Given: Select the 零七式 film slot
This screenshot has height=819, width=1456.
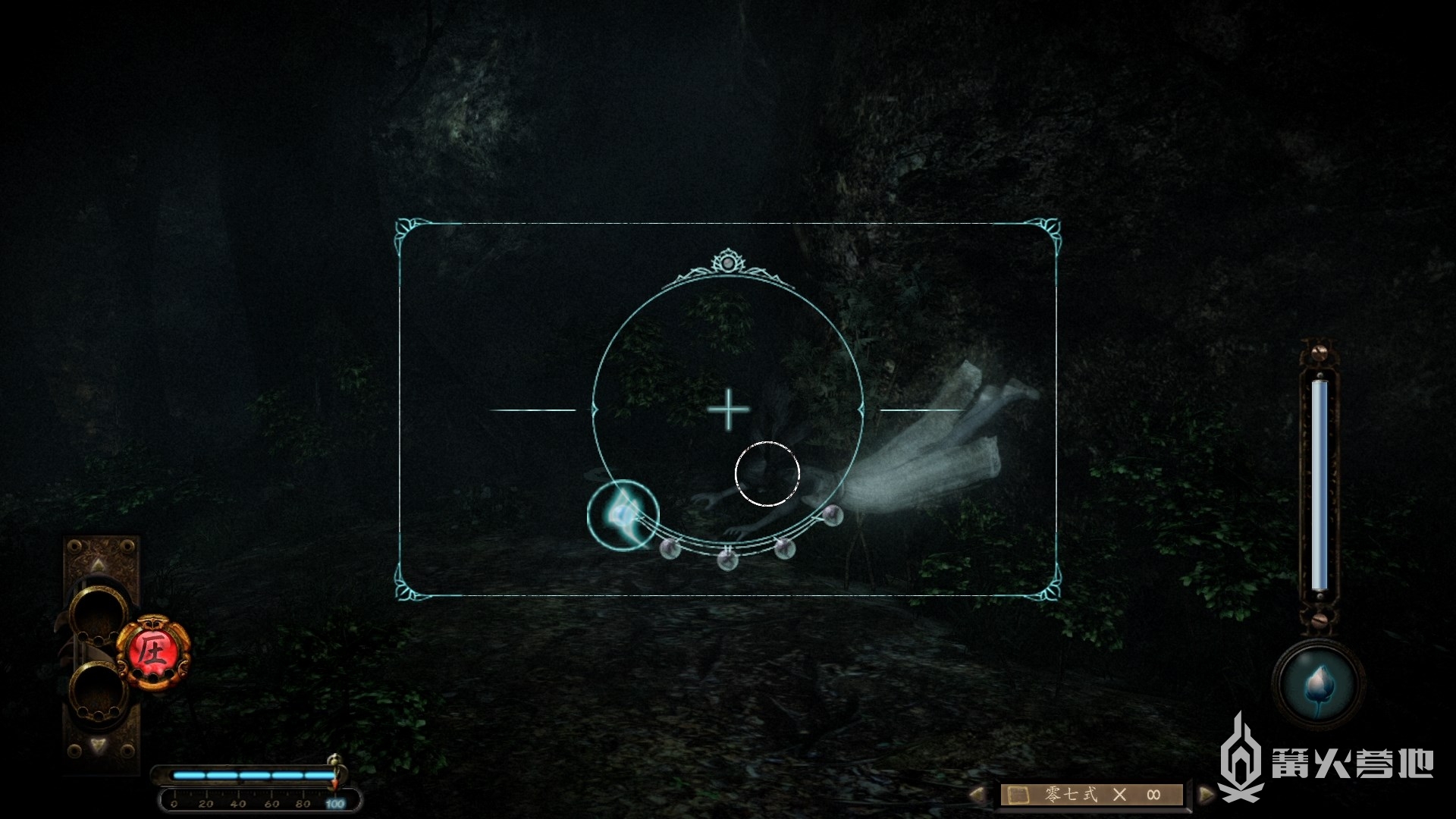Looking at the screenshot, I should coord(1092,795).
